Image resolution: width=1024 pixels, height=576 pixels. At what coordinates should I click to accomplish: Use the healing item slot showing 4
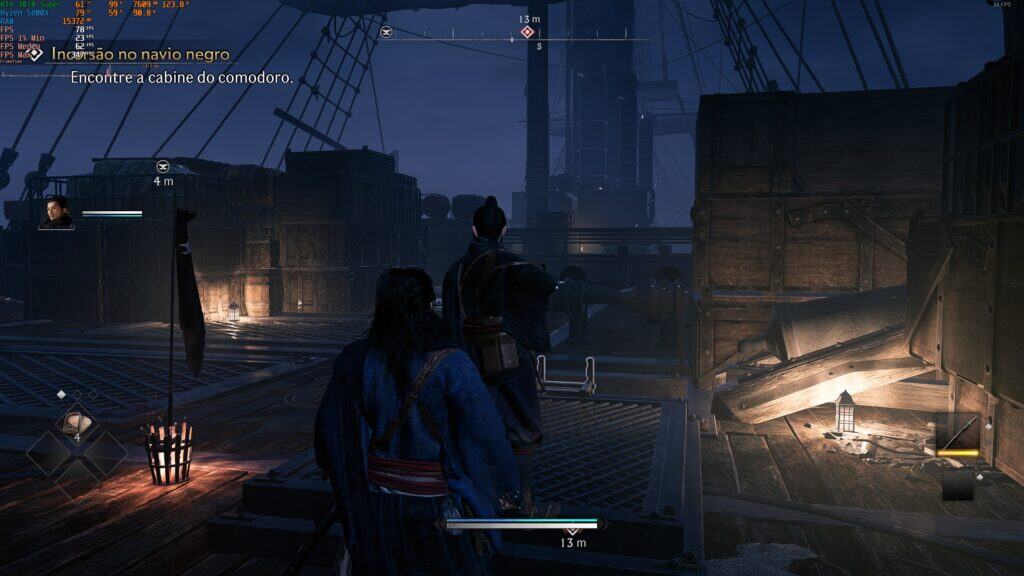tap(76, 424)
